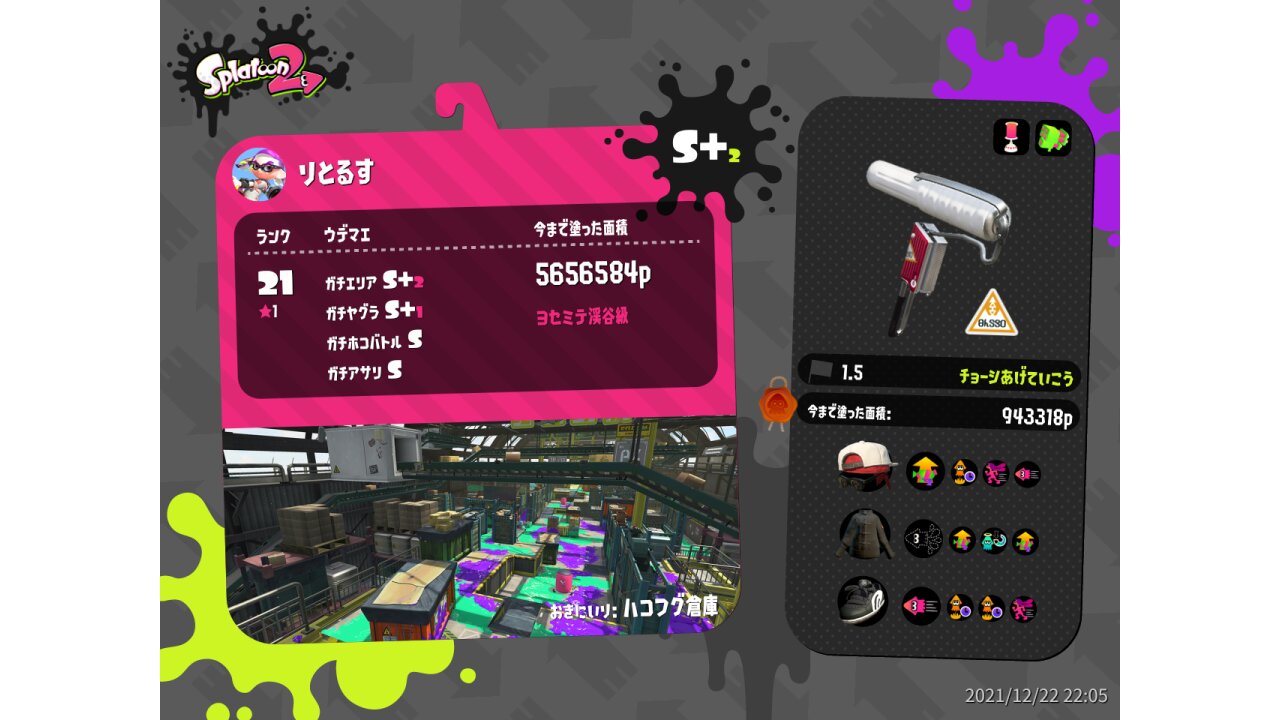The image size is (1280, 720).
Task: Select the Carbon Roller weapon image
Action: [935, 235]
